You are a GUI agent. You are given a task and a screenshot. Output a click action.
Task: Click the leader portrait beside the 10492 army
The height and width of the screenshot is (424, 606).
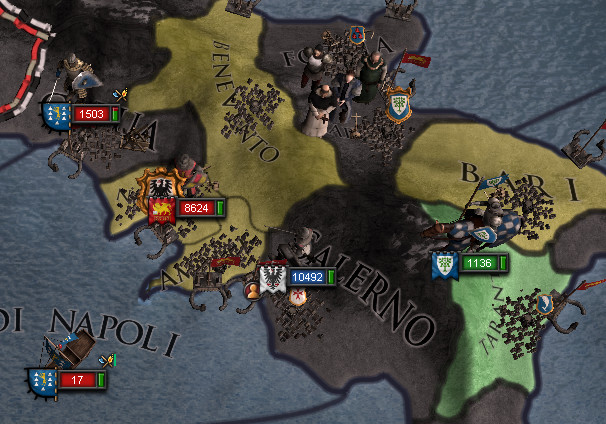253,291
